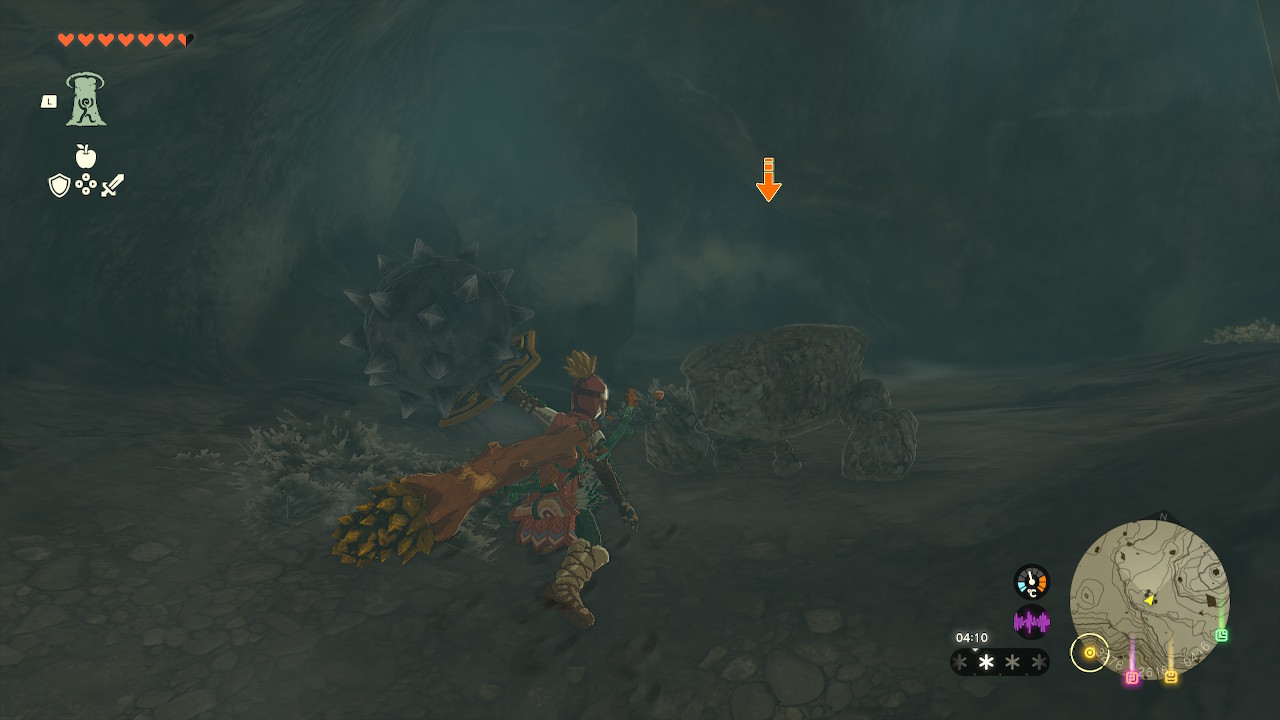
Task: Toggle the circled yellow waypoint on the minimap
Action: pyautogui.click(x=1090, y=653)
